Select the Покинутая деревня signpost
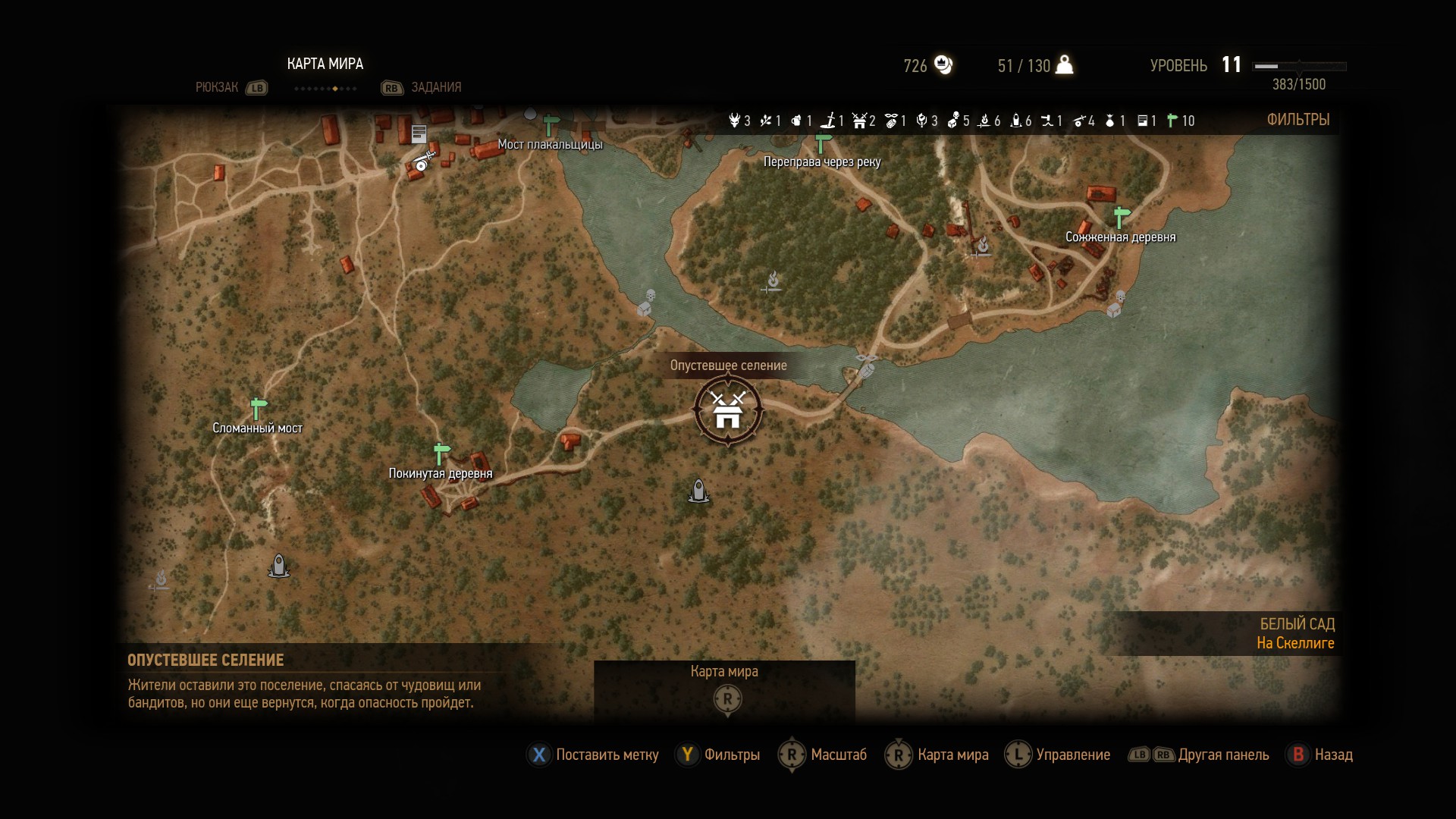The width and height of the screenshot is (1456, 819). point(441,453)
